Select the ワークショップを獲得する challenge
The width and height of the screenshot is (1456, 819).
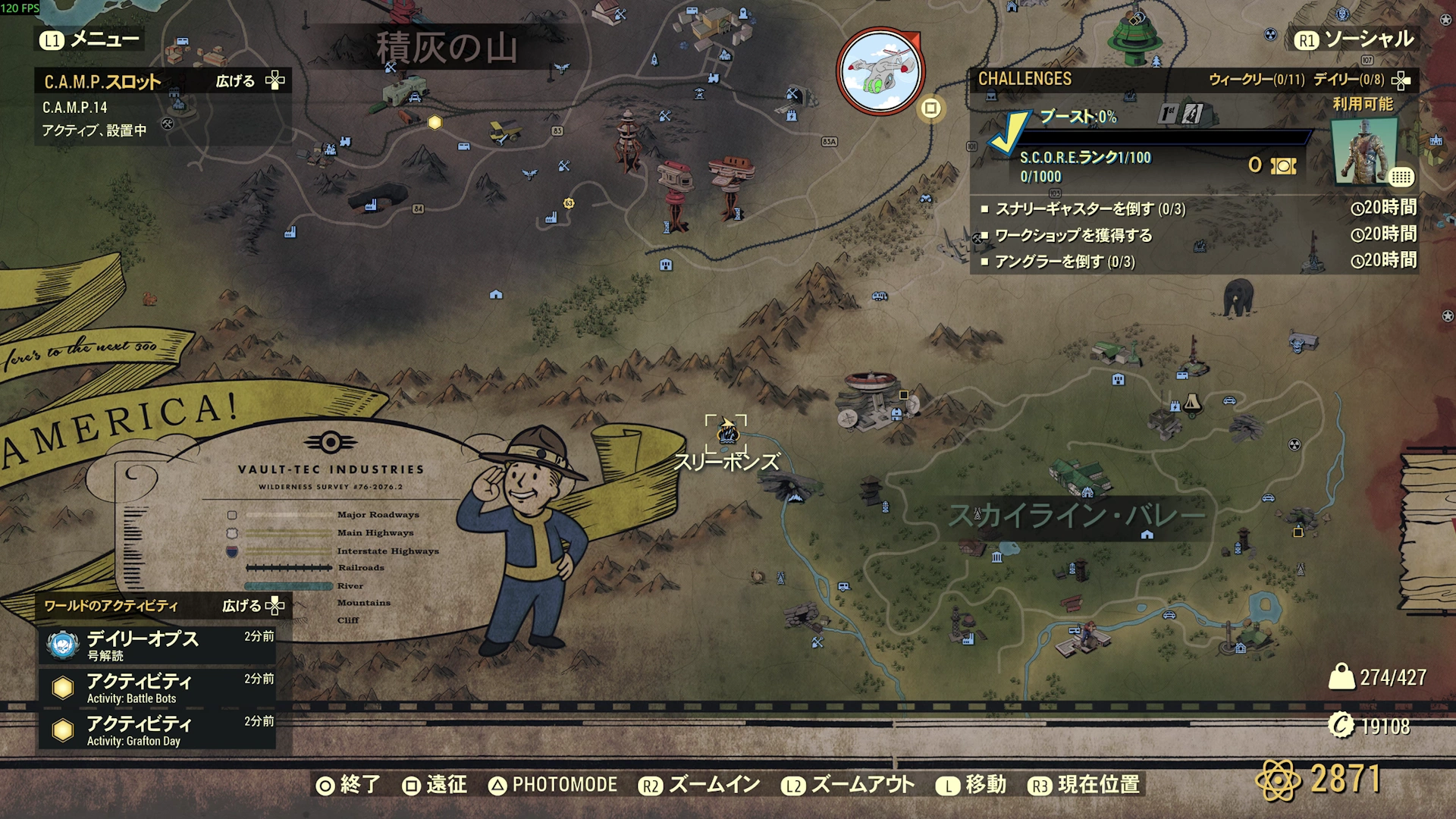pyautogui.click(x=1073, y=235)
